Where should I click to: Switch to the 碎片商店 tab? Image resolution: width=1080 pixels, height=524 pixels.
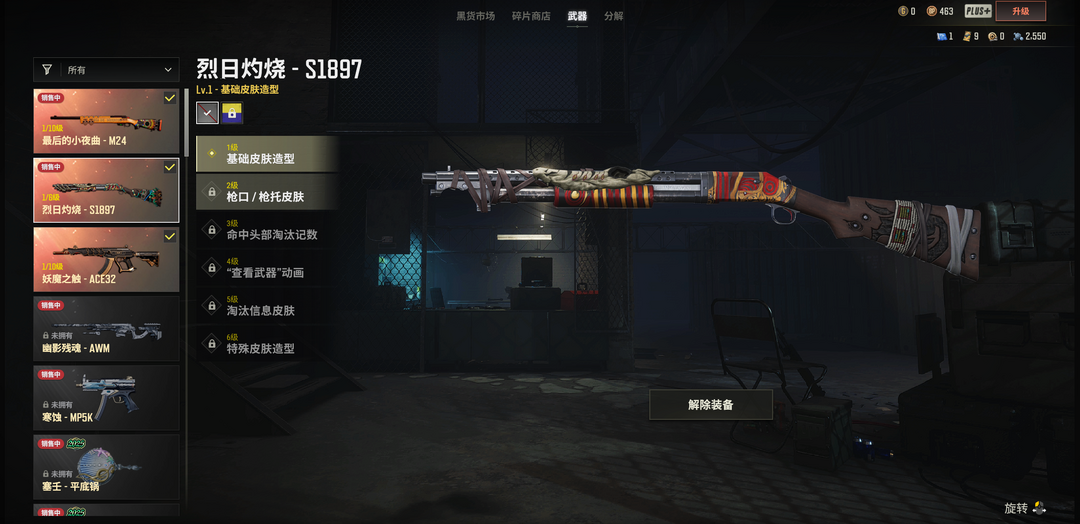pos(531,16)
